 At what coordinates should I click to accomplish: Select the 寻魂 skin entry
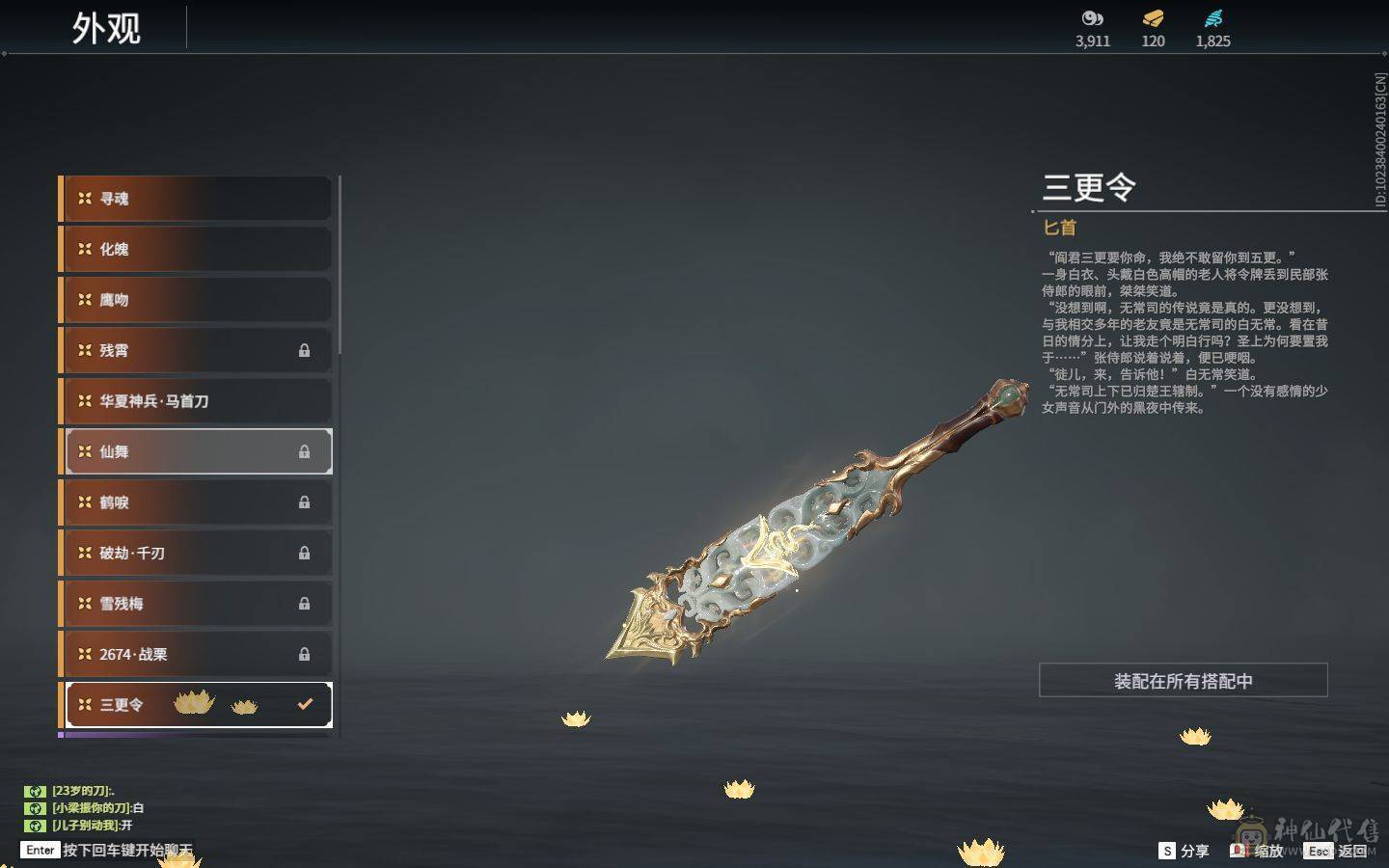[197, 199]
